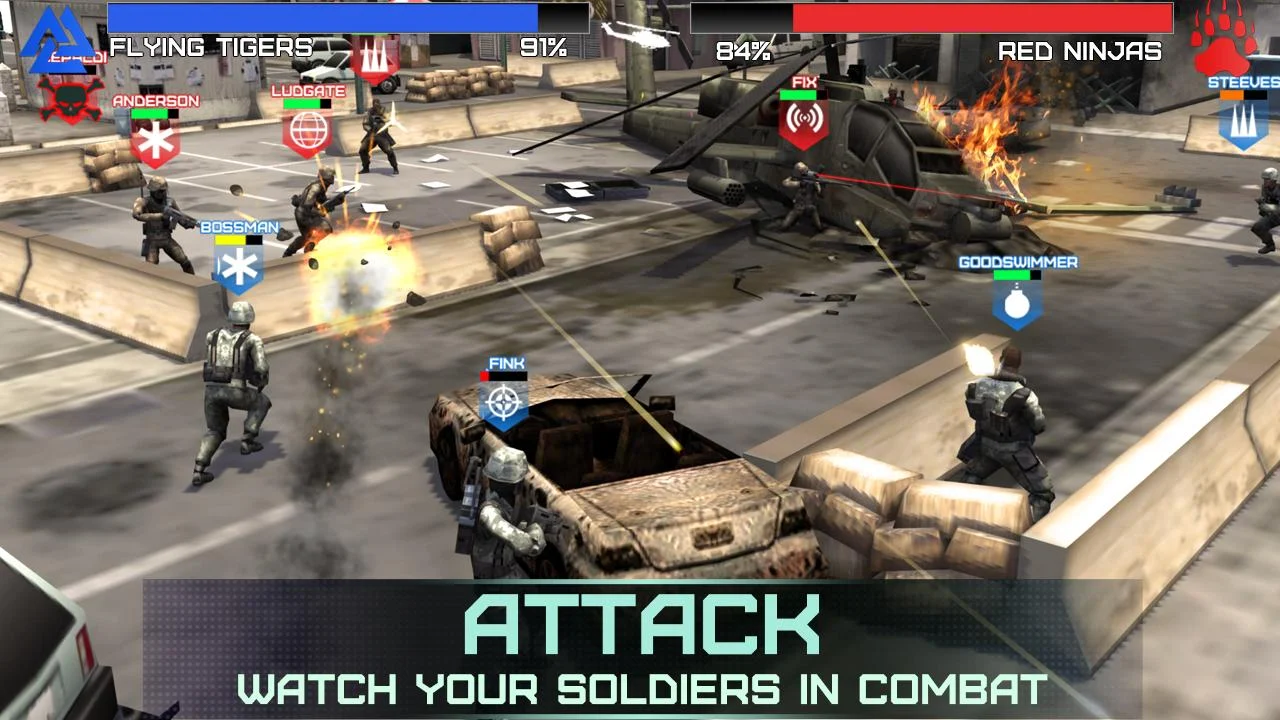
Task: Select the Bossman soldier name tag
Action: [240, 227]
